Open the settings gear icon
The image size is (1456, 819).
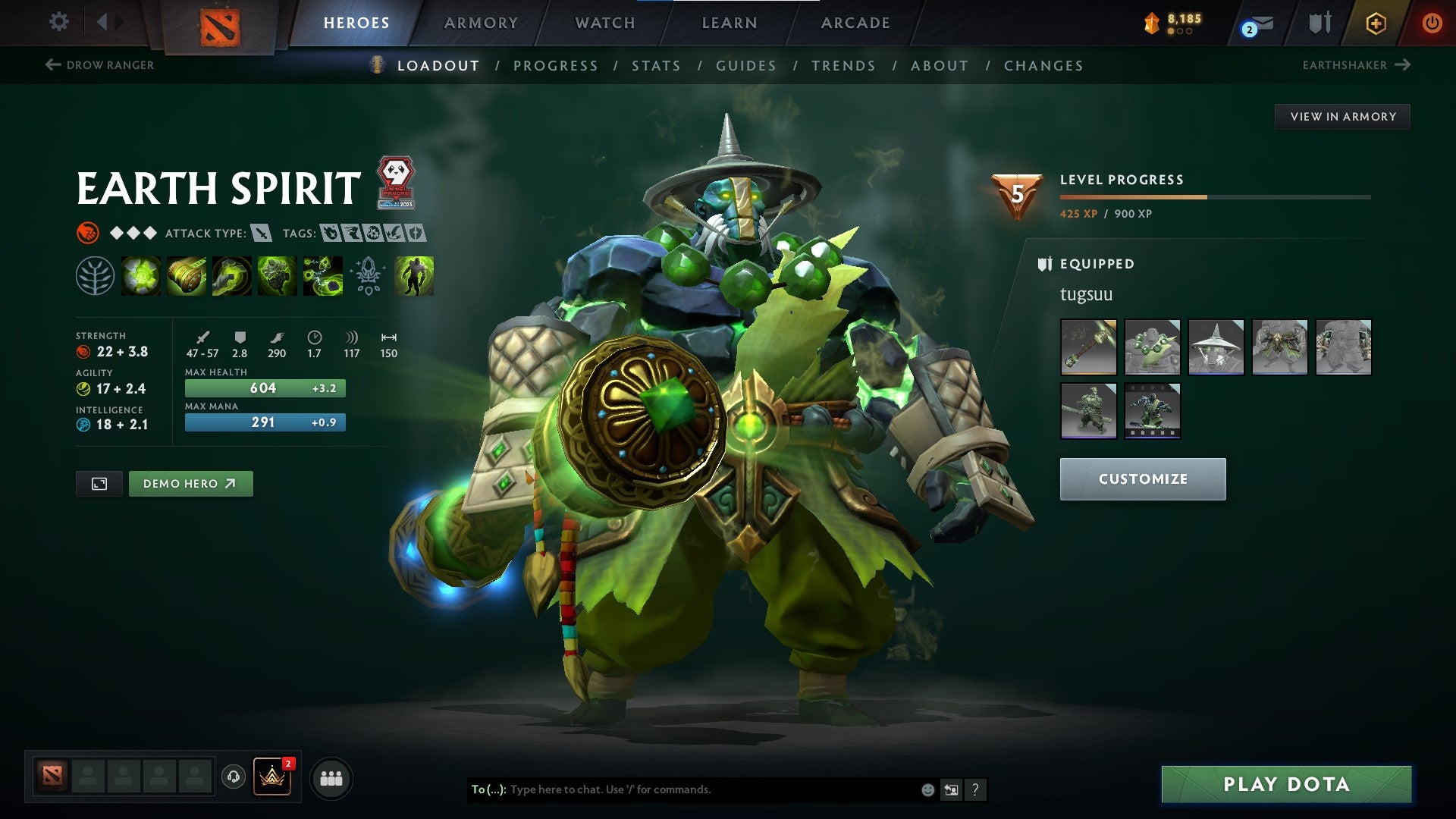(58, 23)
